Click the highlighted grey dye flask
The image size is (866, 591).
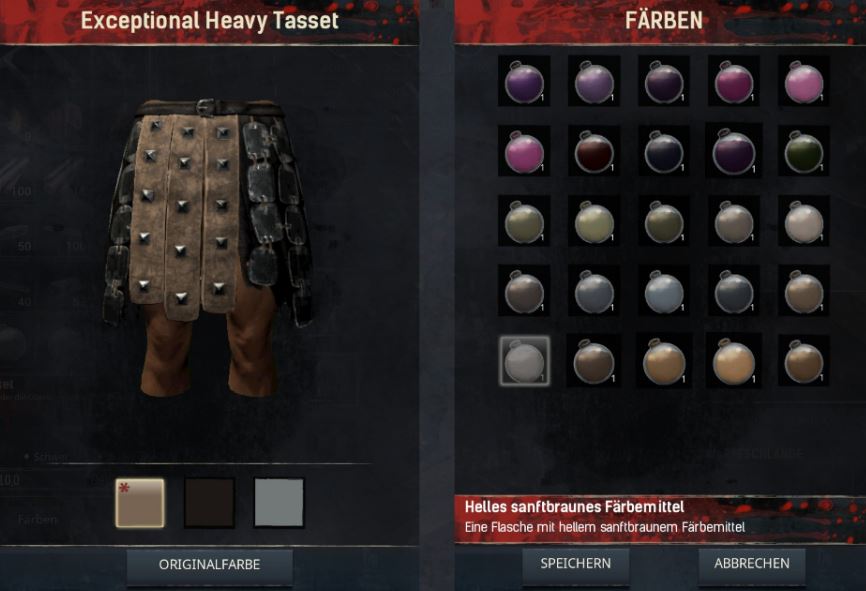tap(524, 361)
